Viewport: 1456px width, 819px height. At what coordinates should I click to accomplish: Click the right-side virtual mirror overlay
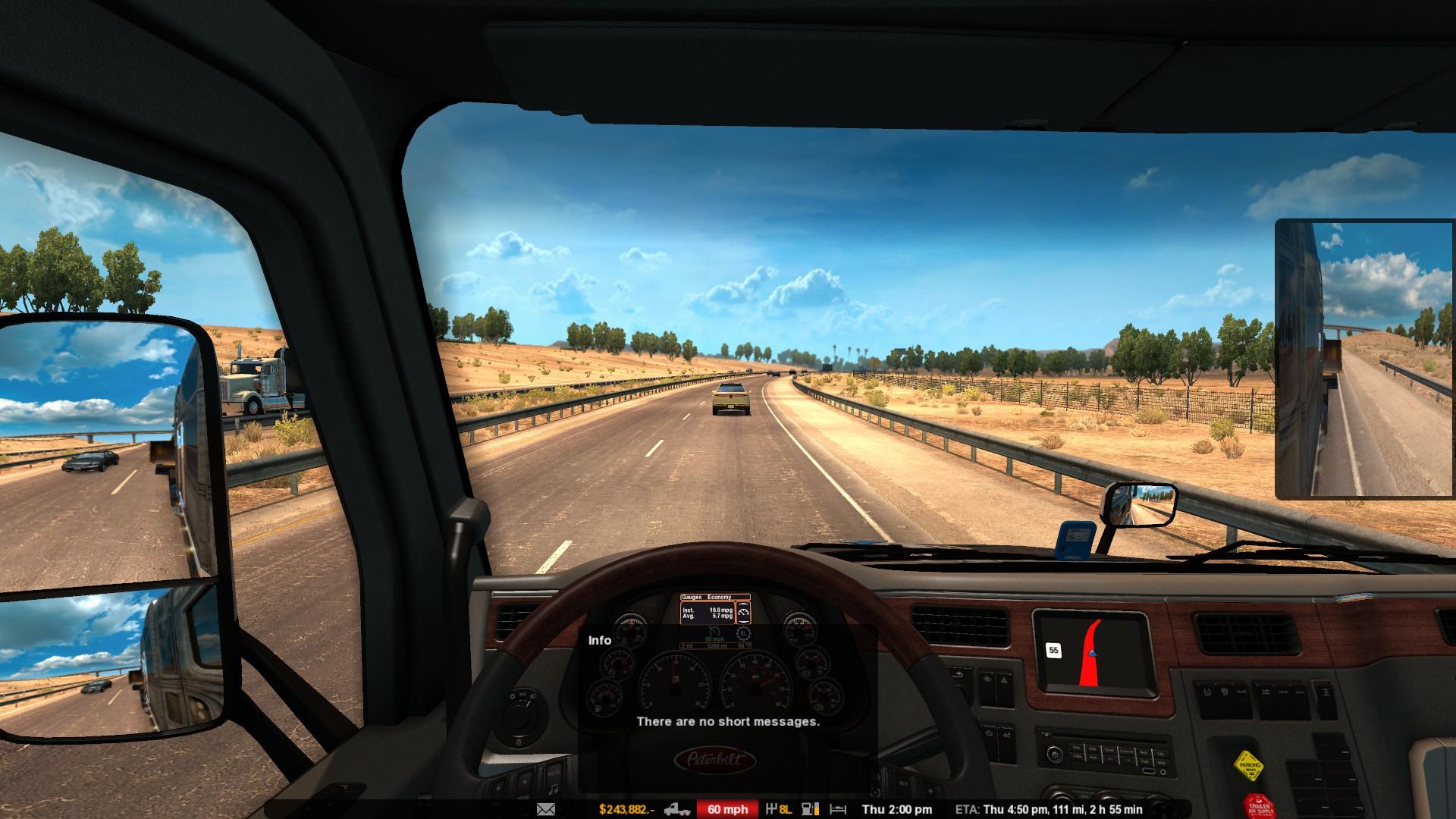[1363, 359]
